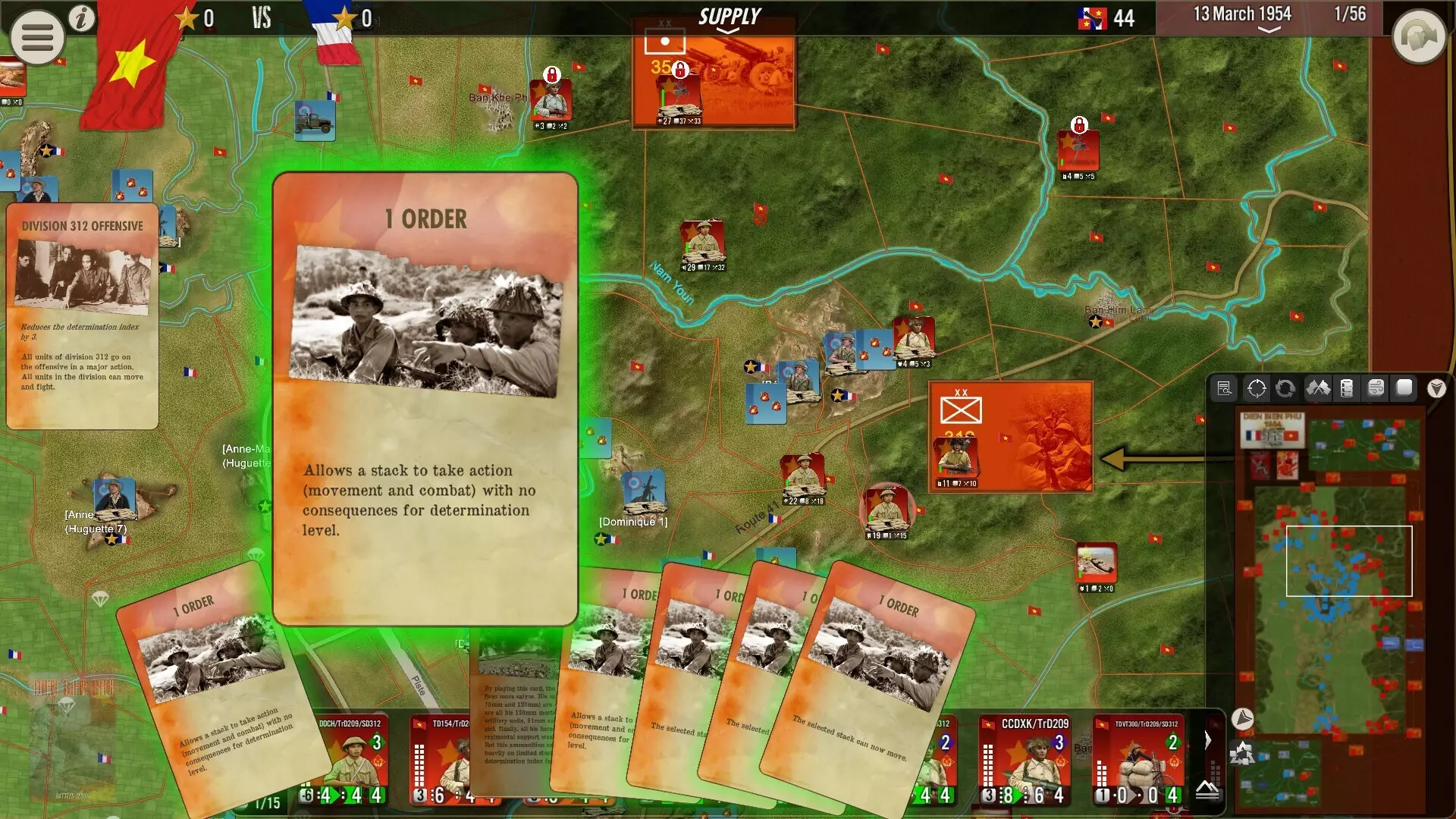Open the battle report icon on the map toolbar

pos(1224,388)
